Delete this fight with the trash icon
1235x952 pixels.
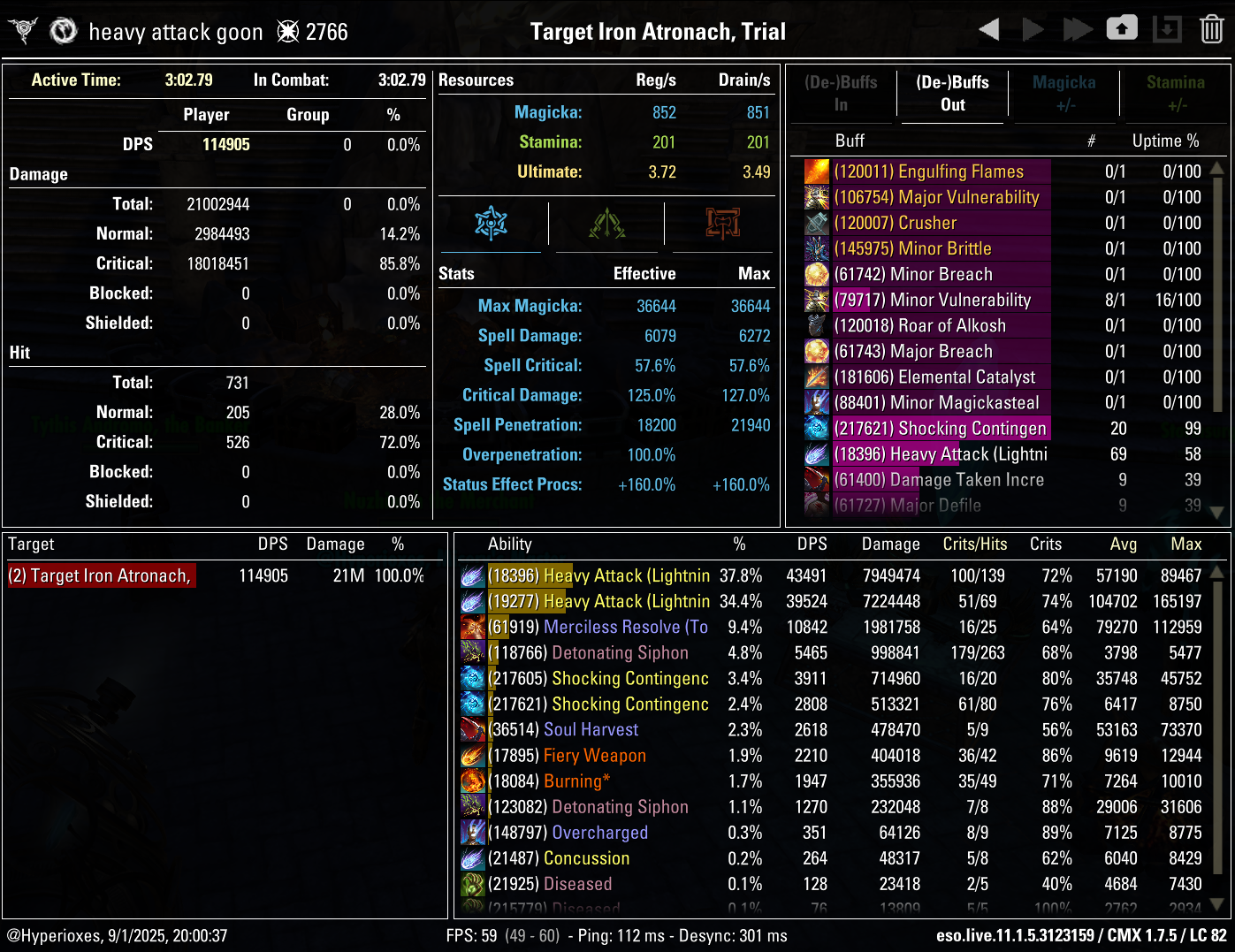pyautogui.click(x=1210, y=27)
